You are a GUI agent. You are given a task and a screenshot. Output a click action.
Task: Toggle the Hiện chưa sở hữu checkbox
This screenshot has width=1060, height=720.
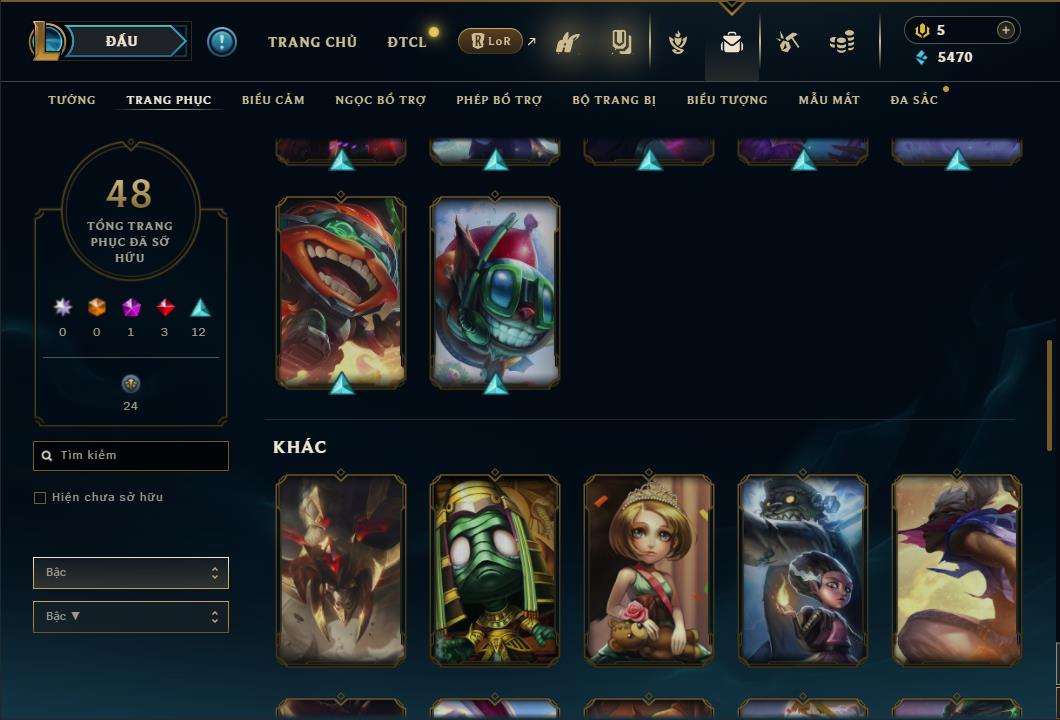tap(40, 498)
